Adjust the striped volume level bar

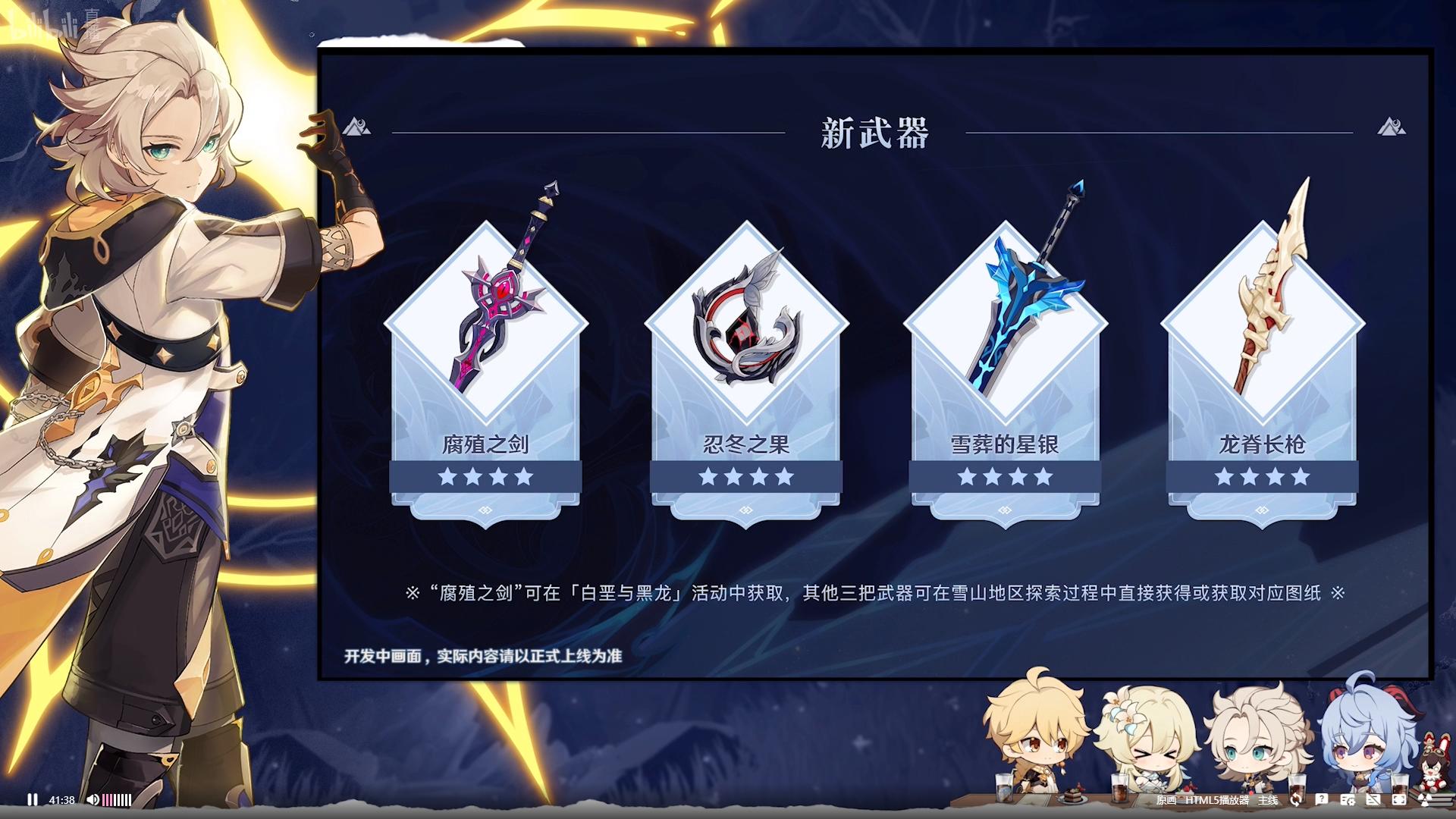point(117,799)
